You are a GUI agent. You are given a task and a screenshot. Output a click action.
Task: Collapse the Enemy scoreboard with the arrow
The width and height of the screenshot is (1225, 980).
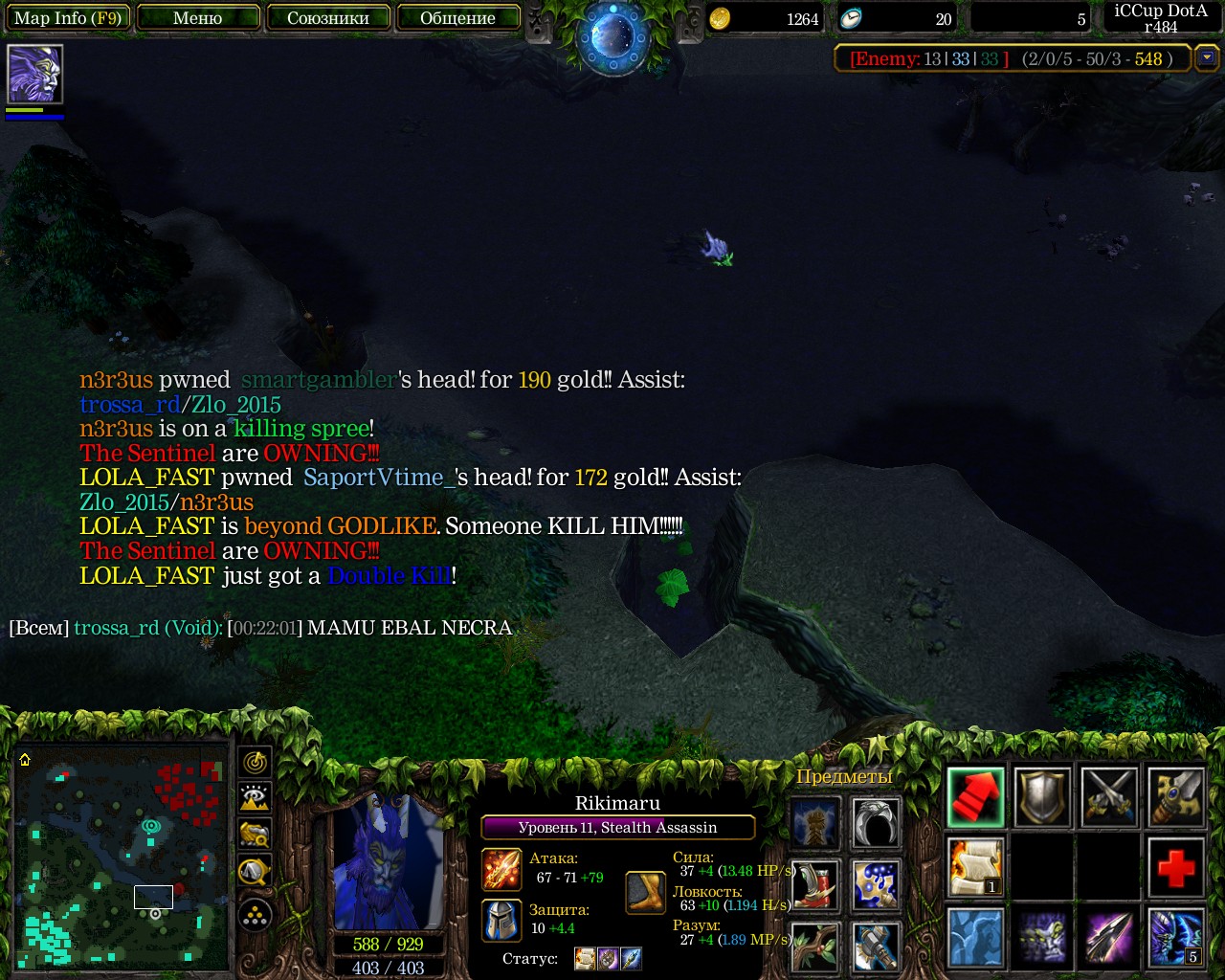tap(1207, 58)
